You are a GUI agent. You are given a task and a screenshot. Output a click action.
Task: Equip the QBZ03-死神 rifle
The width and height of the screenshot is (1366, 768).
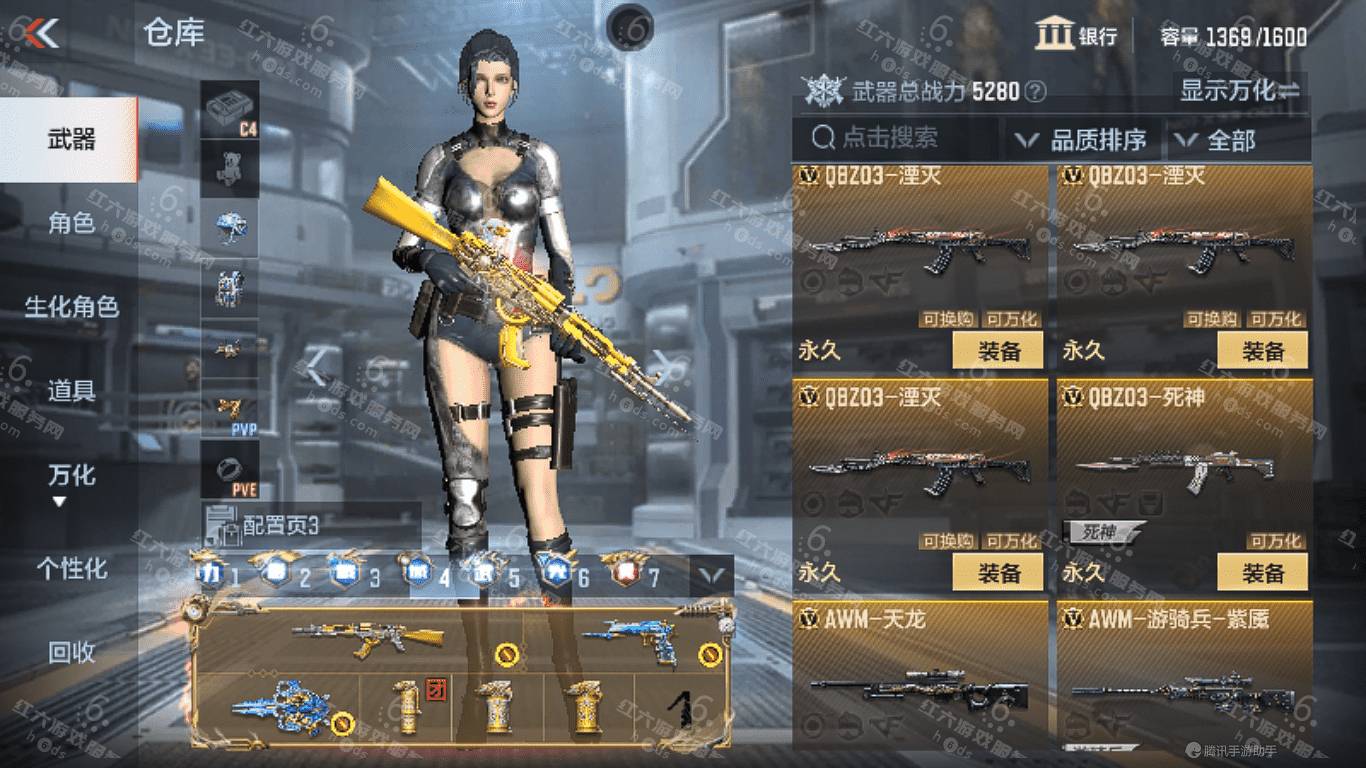coord(1262,573)
